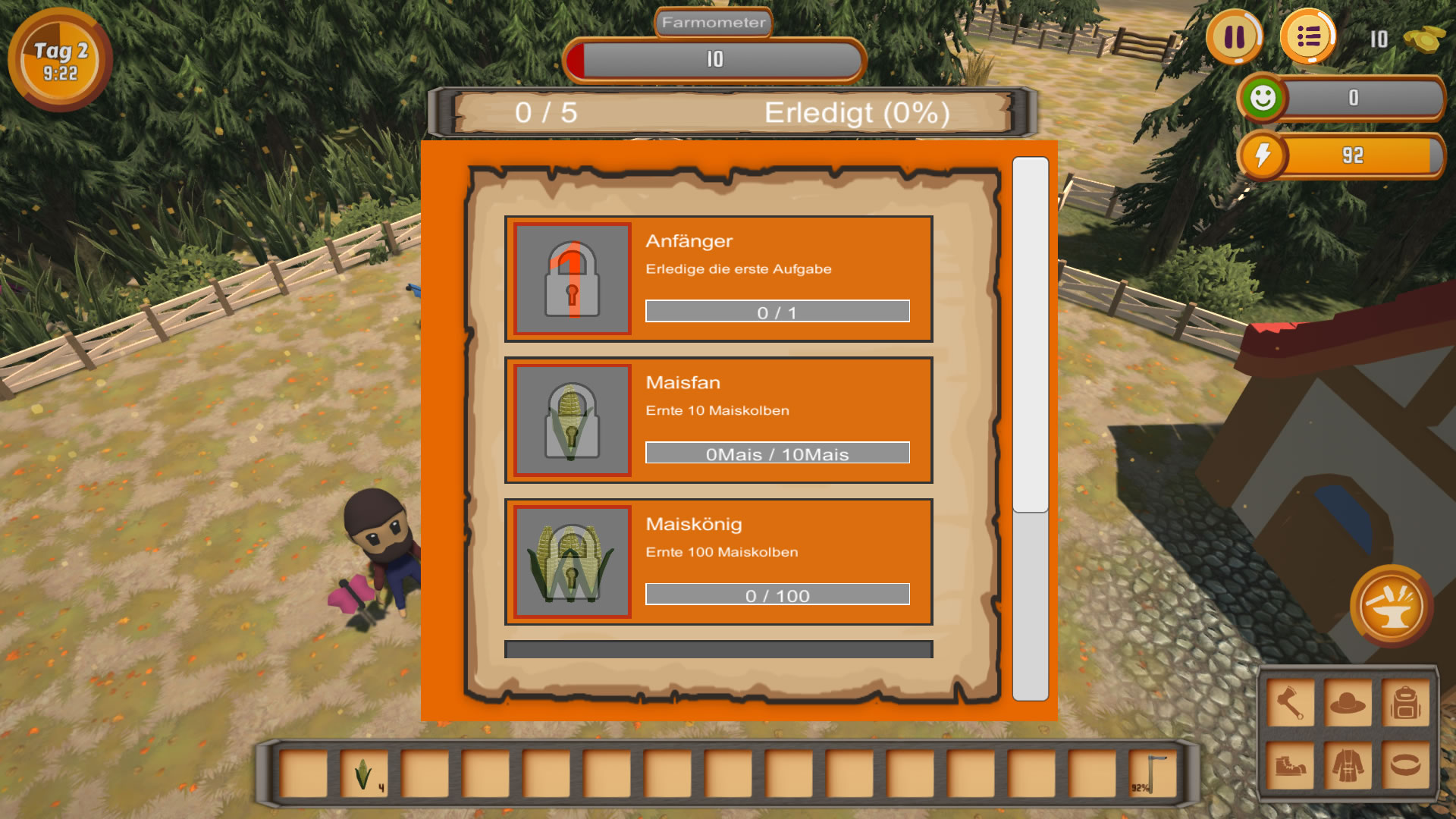Click the Tag 2 day clock

60,61
